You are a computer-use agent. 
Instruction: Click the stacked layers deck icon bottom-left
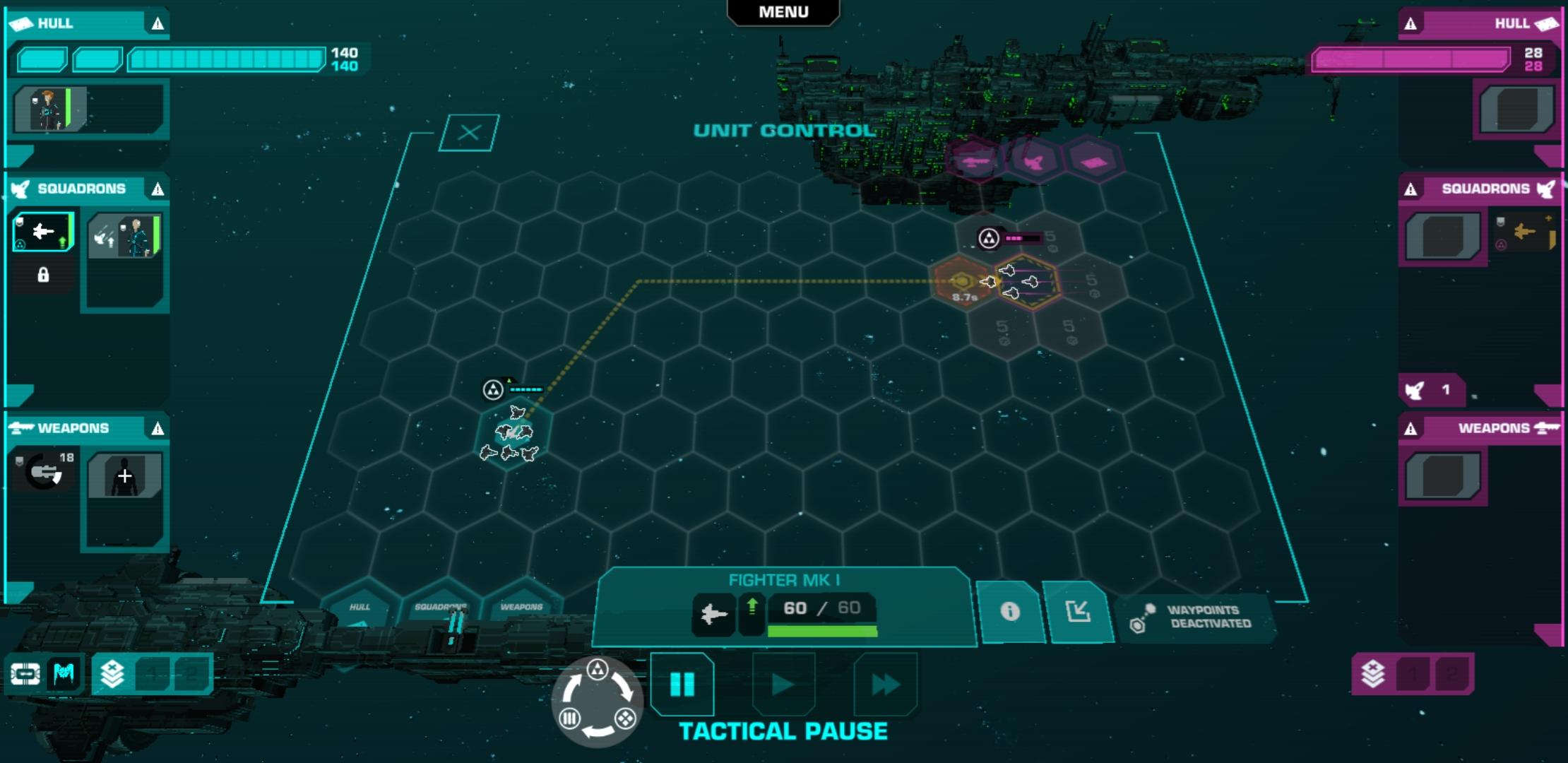pos(112,675)
